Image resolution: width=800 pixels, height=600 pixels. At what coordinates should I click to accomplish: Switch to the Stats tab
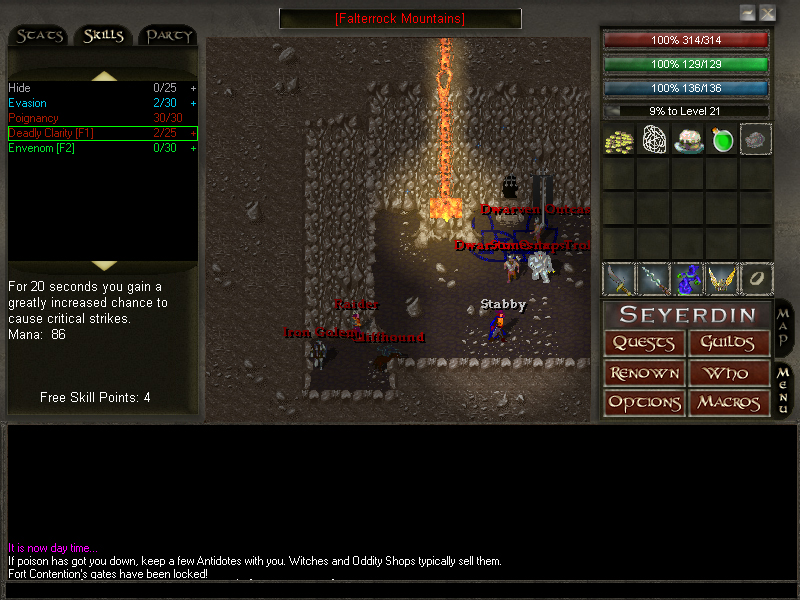point(40,36)
